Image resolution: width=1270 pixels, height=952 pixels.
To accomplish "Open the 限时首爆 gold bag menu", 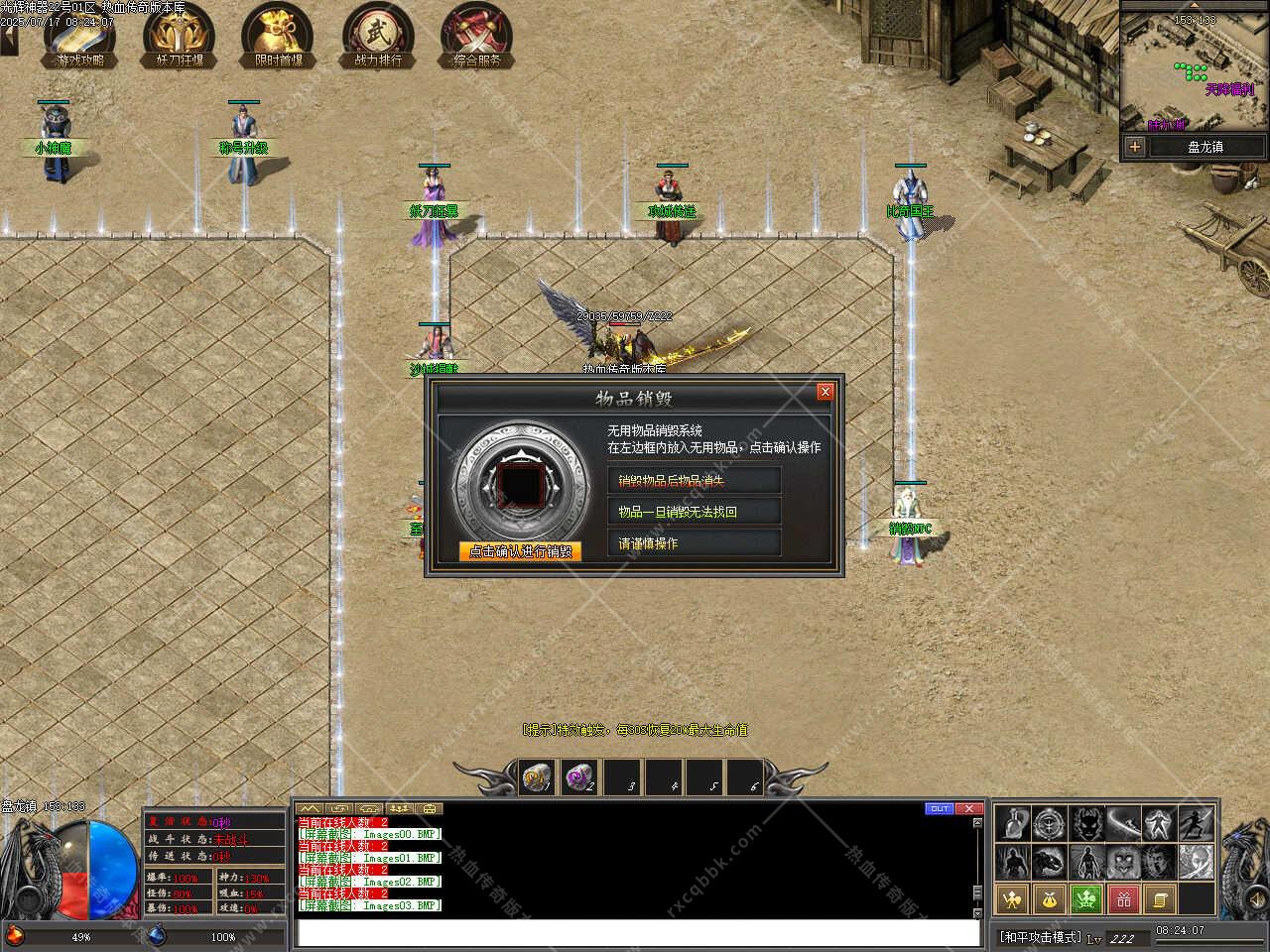I will click(x=278, y=35).
